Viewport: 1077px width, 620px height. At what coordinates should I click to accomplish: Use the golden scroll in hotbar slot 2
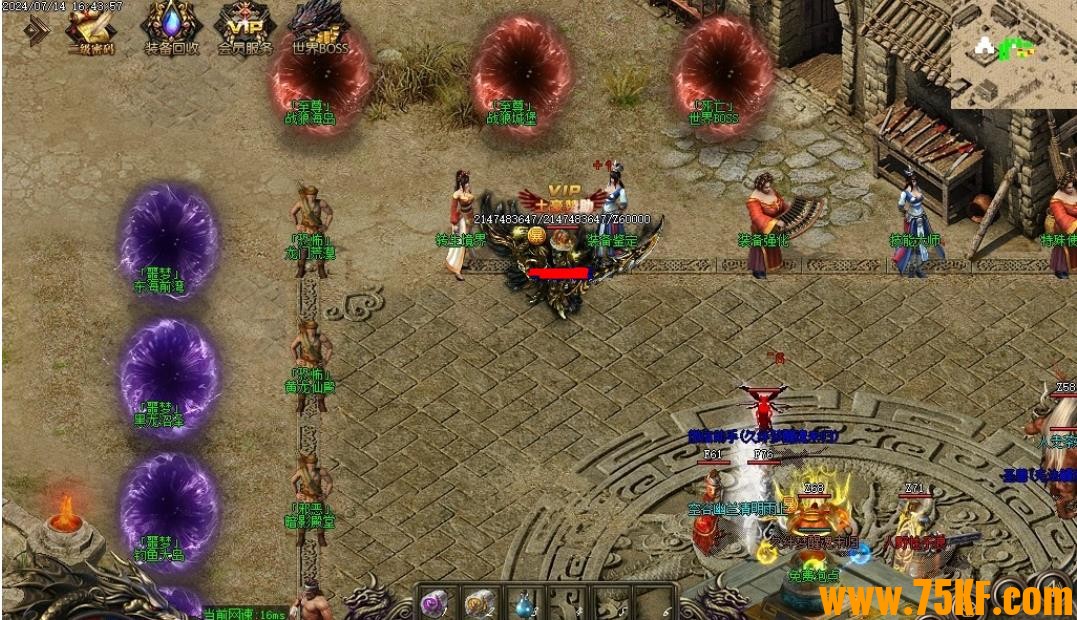click(x=479, y=603)
